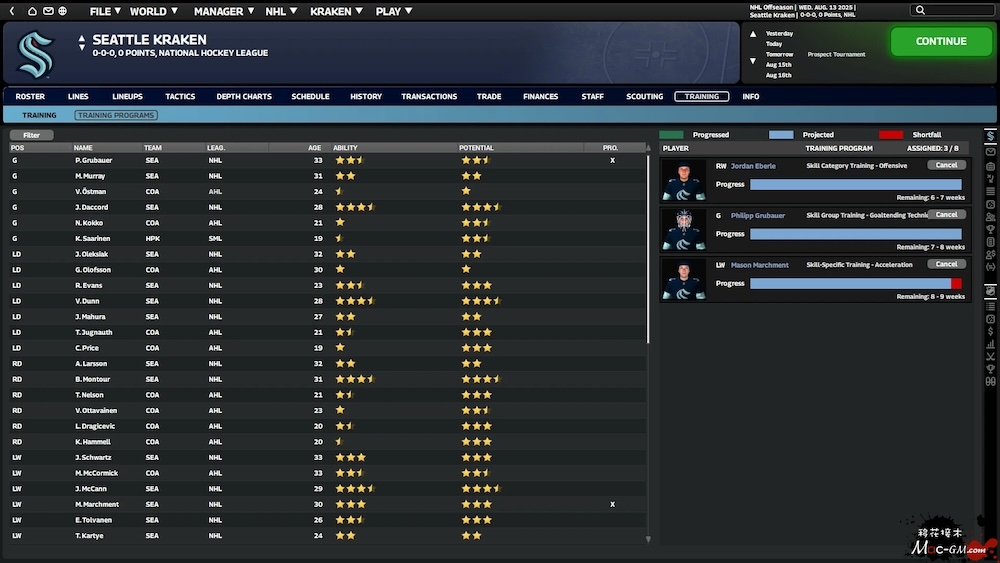Select the Training Programs sub-tab

(116, 116)
